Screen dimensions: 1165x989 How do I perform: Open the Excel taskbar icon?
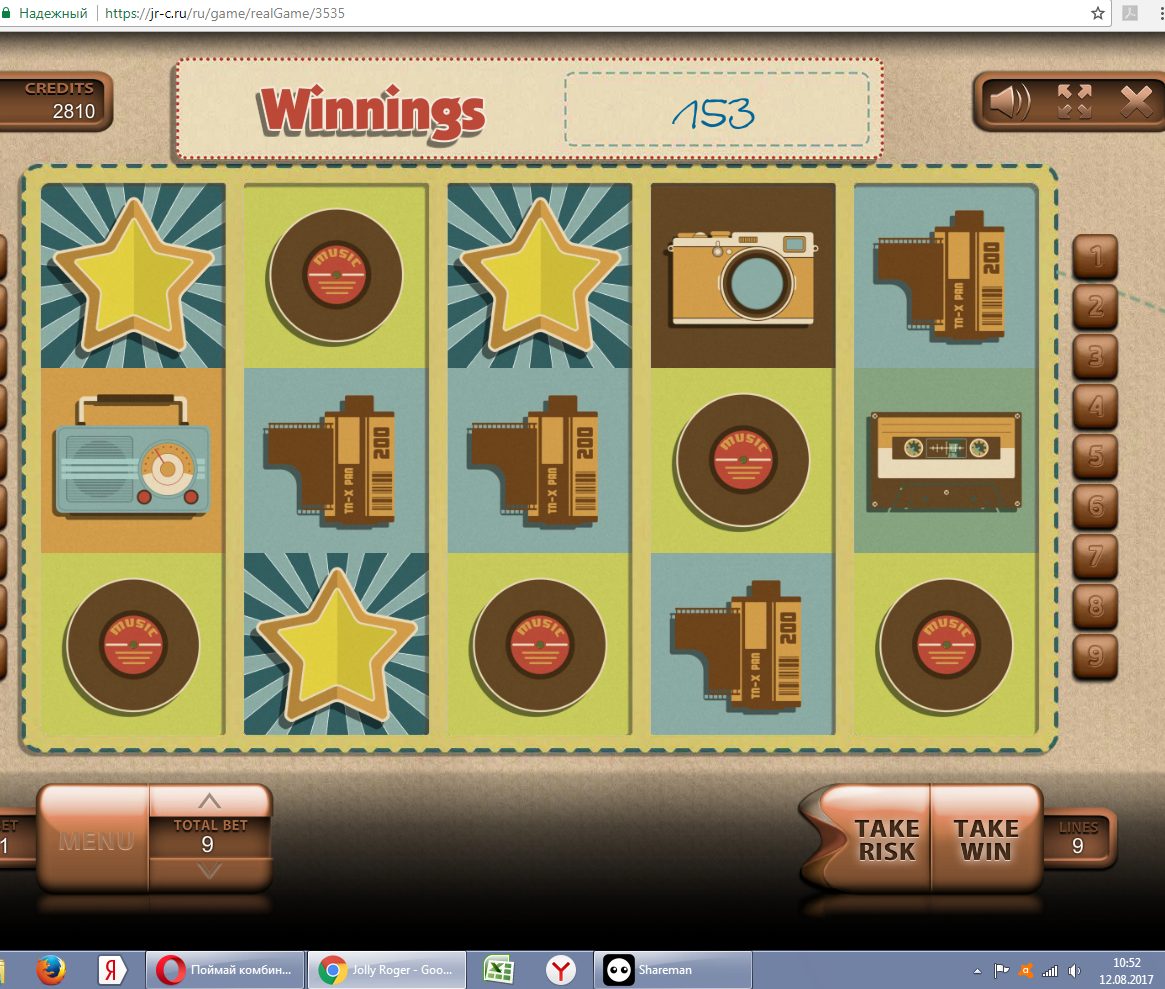[499, 970]
